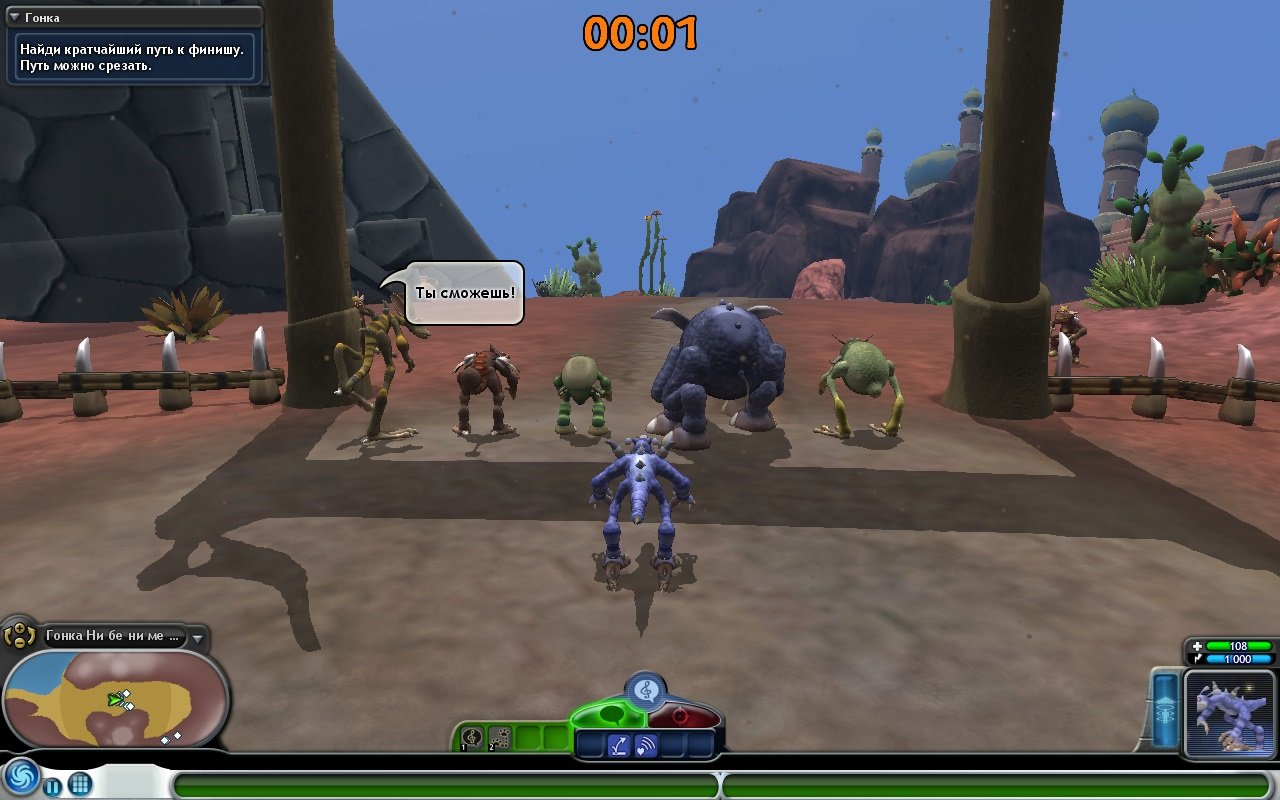
Task: Open the Spore galaxy menu button
Action: point(21,780)
